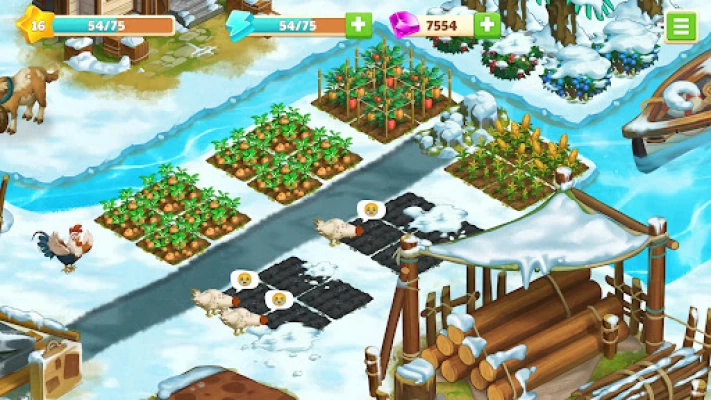Screen dimensions: 711x400
Task: Tap the pink gem currency icon
Action: tap(405, 25)
